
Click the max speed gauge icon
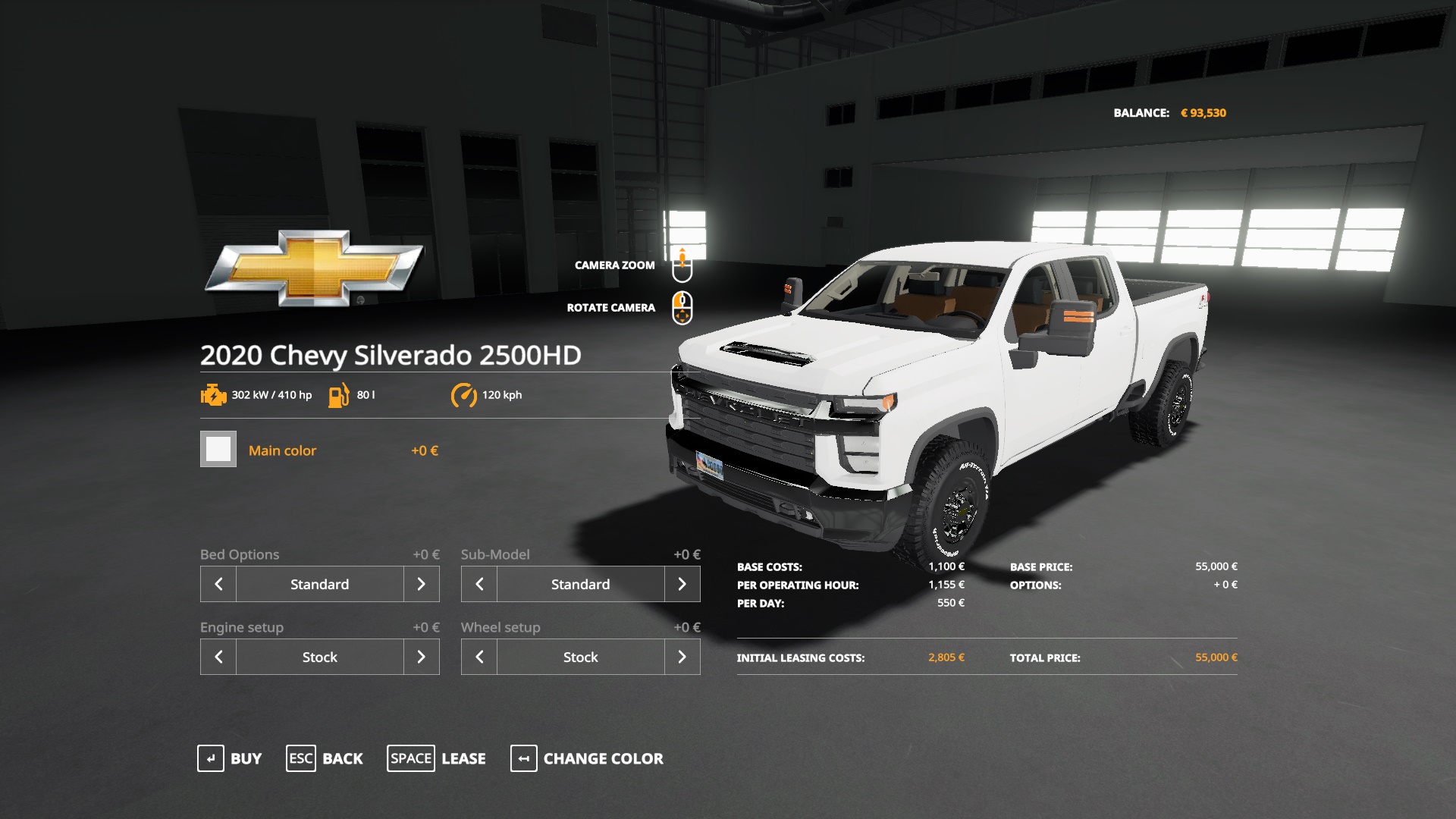[x=465, y=395]
